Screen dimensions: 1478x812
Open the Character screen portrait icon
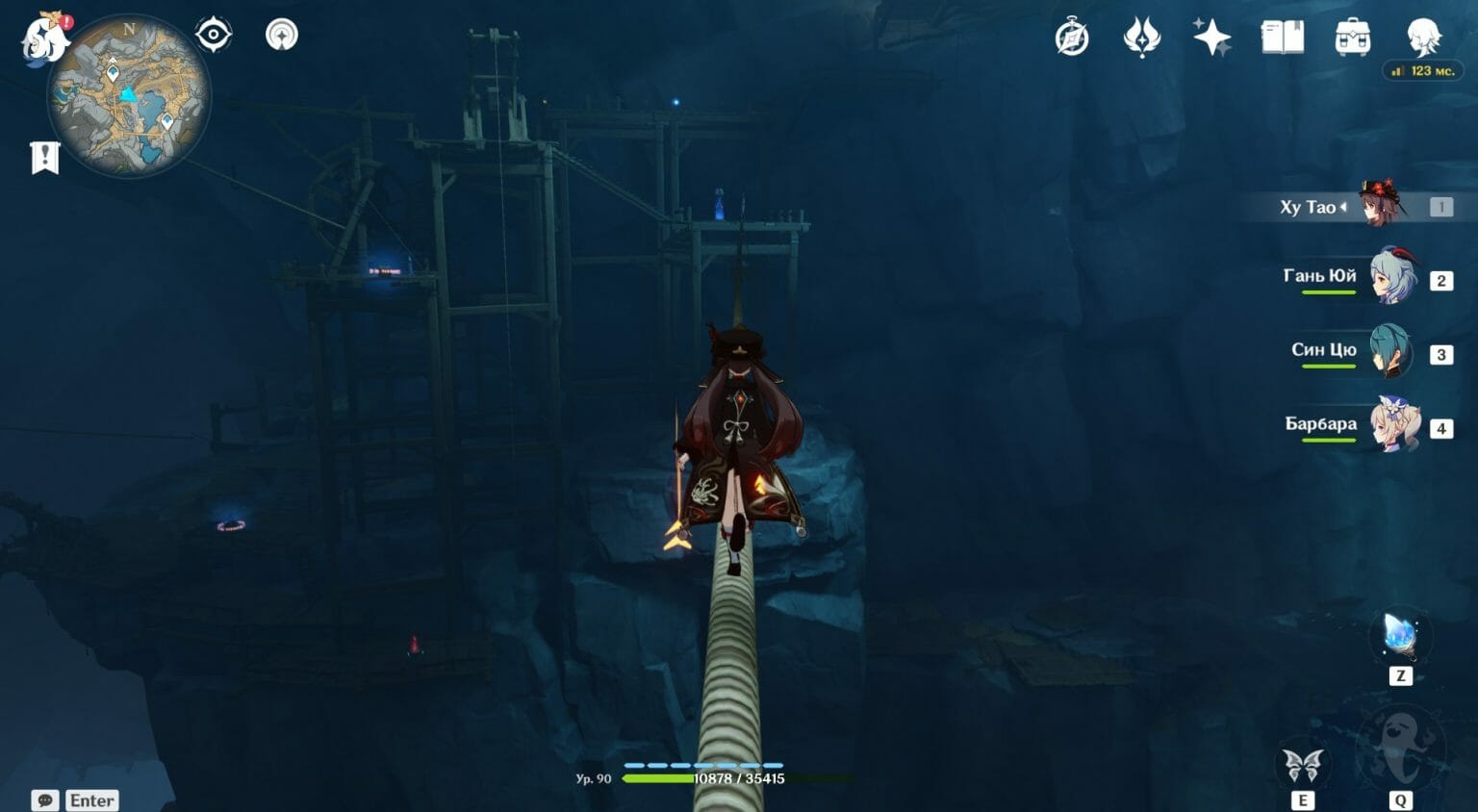pyautogui.click(x=1424, y=37)
